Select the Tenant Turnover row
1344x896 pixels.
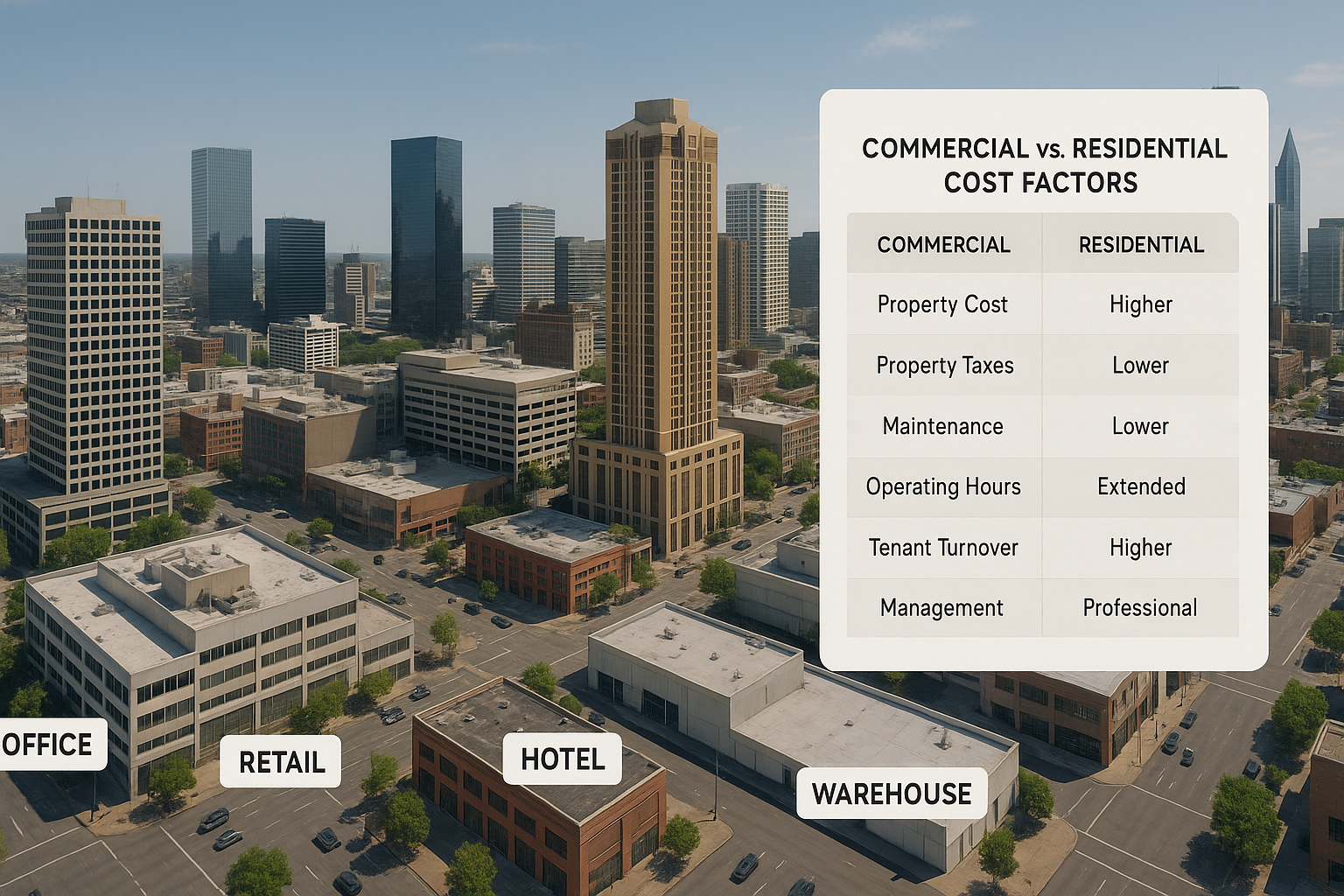pyautogui.click(x=943, y=548)
